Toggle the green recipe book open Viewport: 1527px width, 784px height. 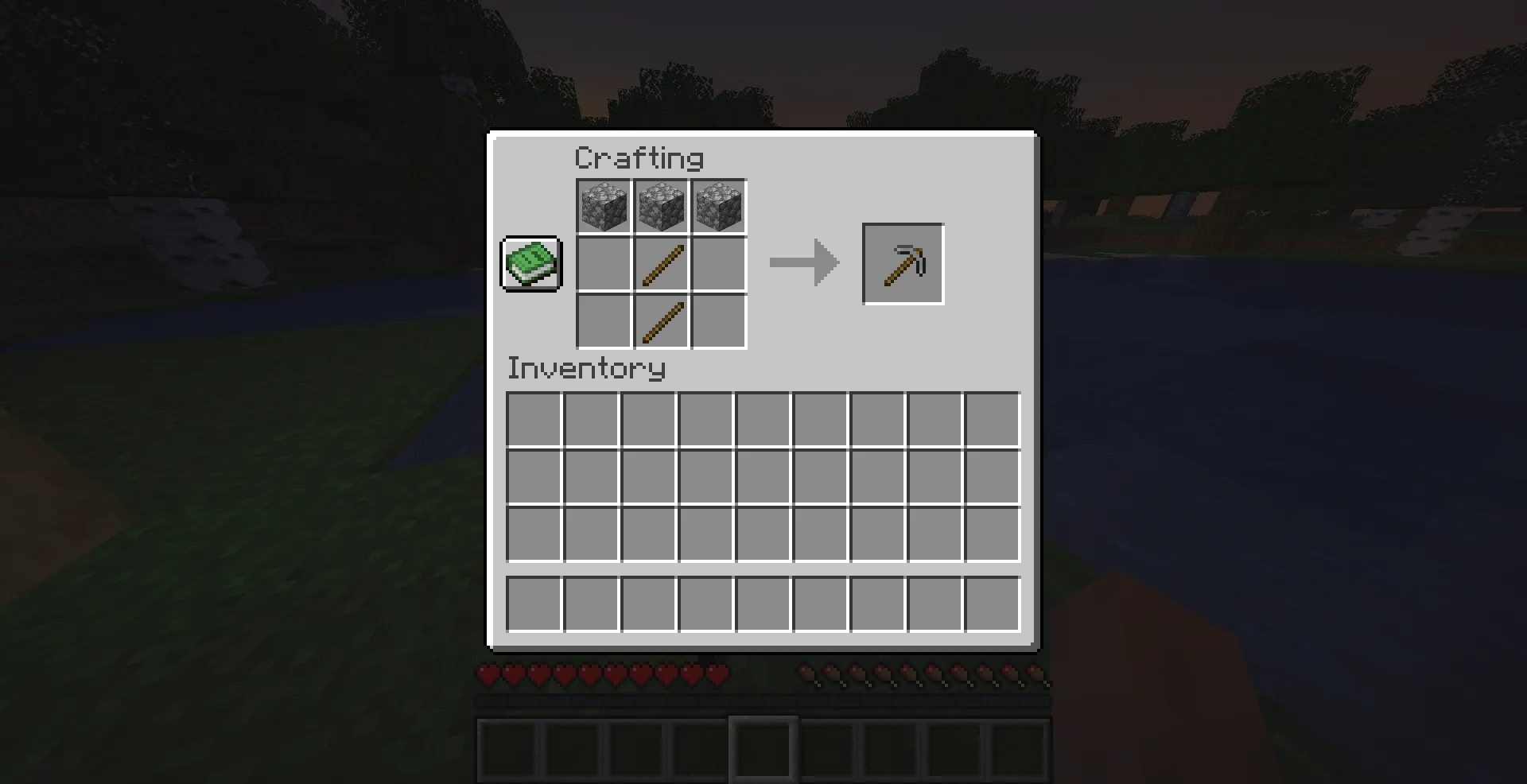[530, 265]
